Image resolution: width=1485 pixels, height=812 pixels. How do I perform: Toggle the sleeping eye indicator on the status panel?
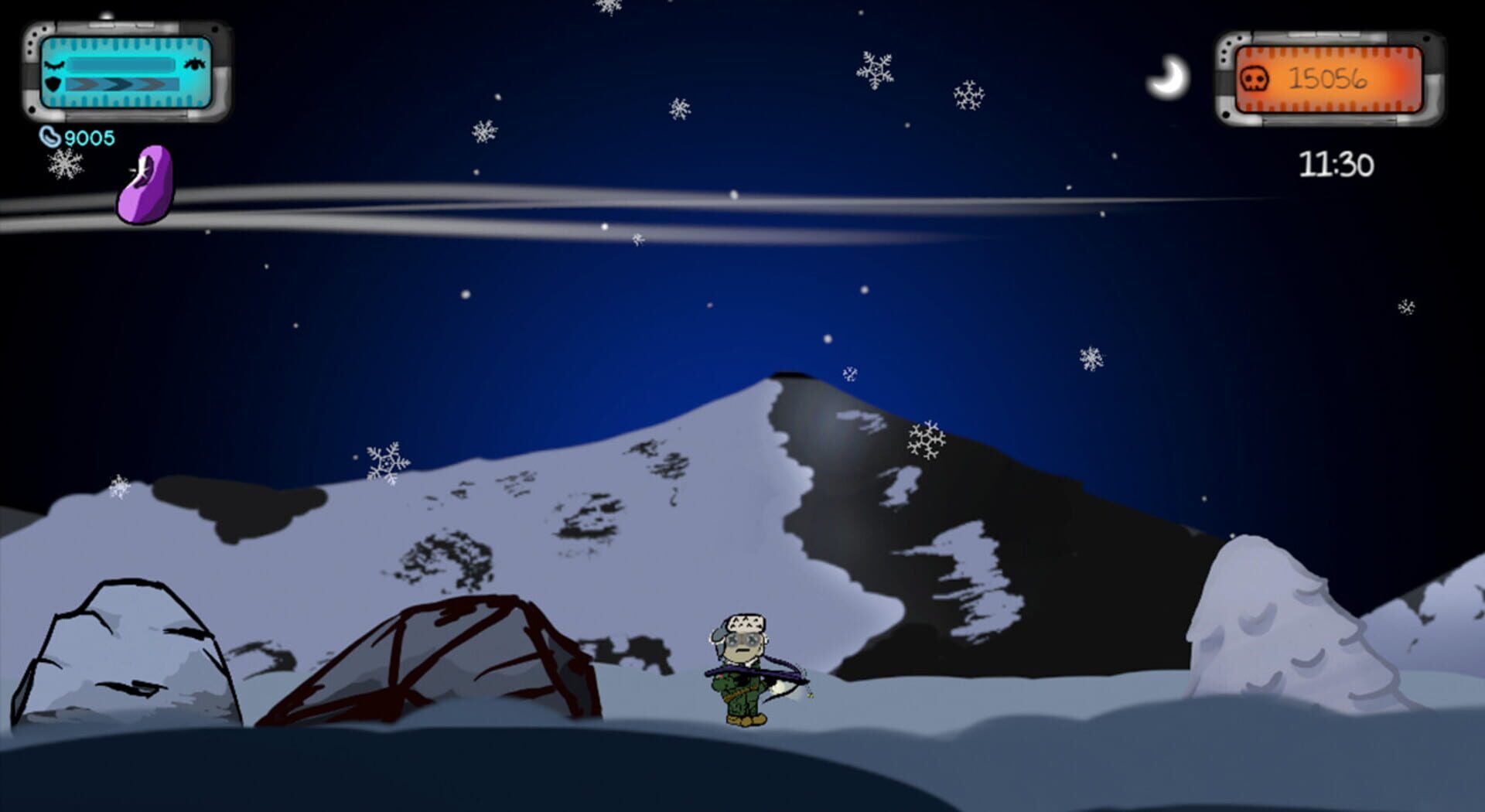pyautogui.click(x=55, y=64)
